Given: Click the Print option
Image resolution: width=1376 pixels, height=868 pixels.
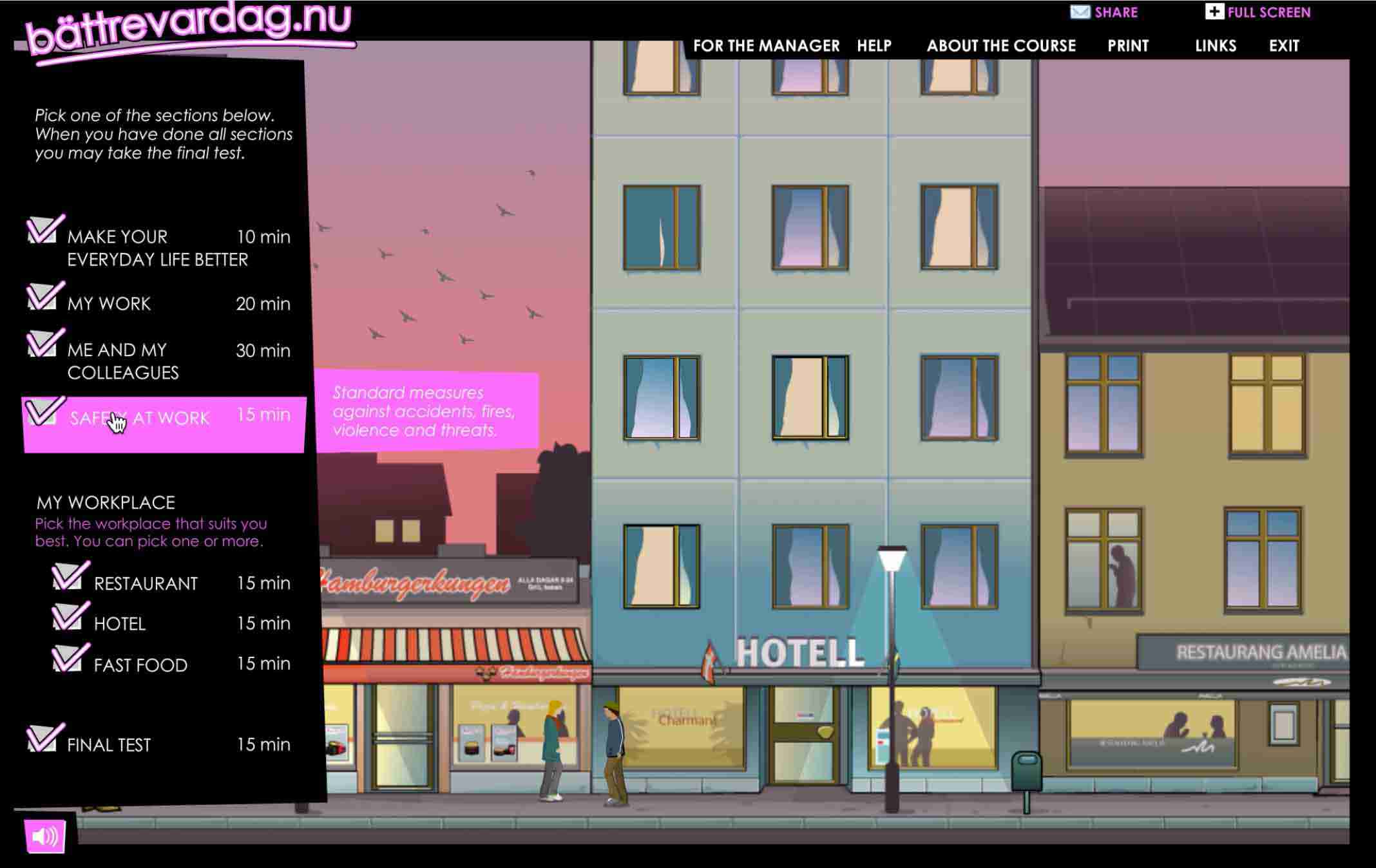Looking at the screenshot, I should [1128, 46].
